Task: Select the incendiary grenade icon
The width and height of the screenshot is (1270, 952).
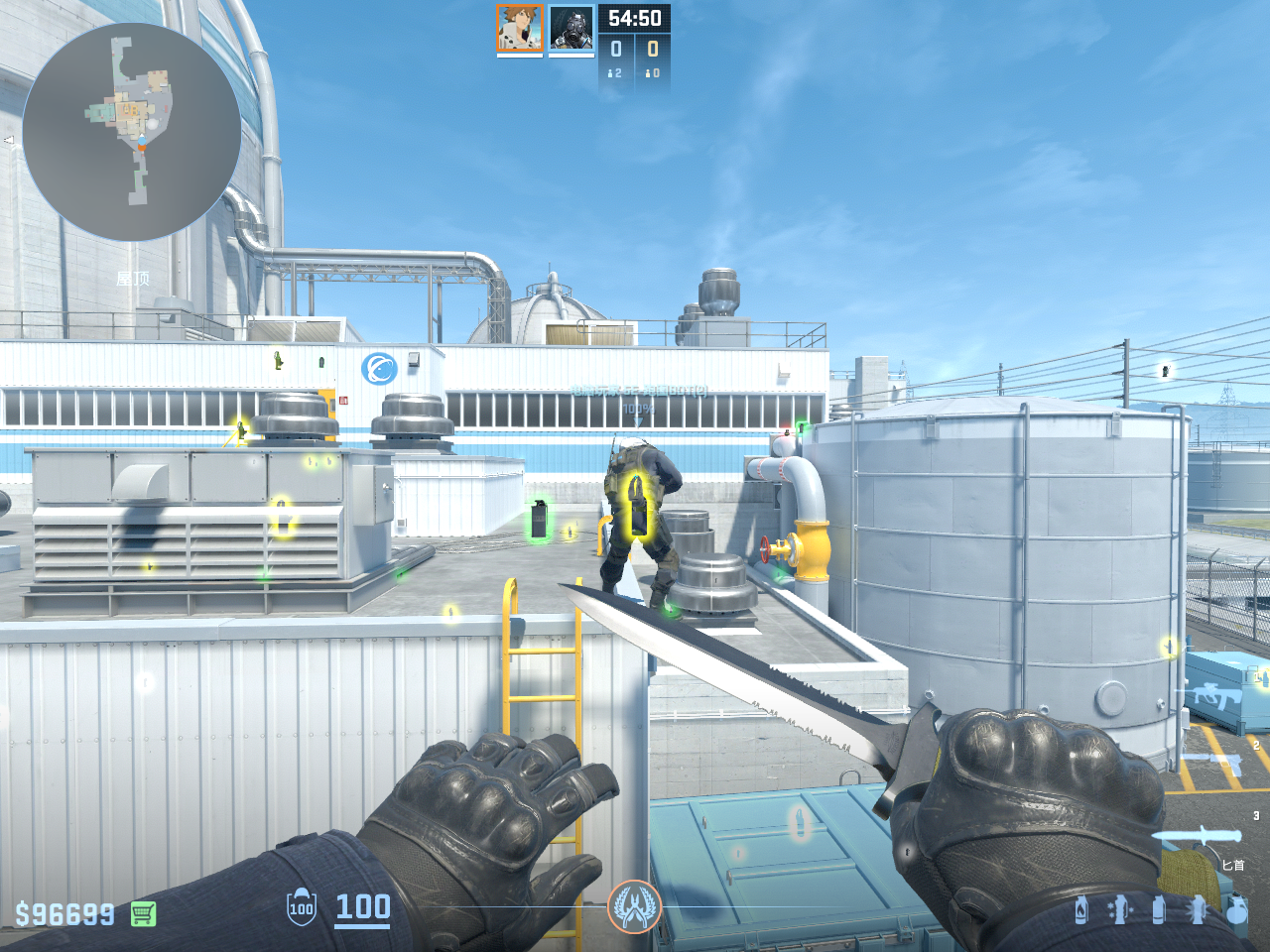Action: tap(1081, 909)
